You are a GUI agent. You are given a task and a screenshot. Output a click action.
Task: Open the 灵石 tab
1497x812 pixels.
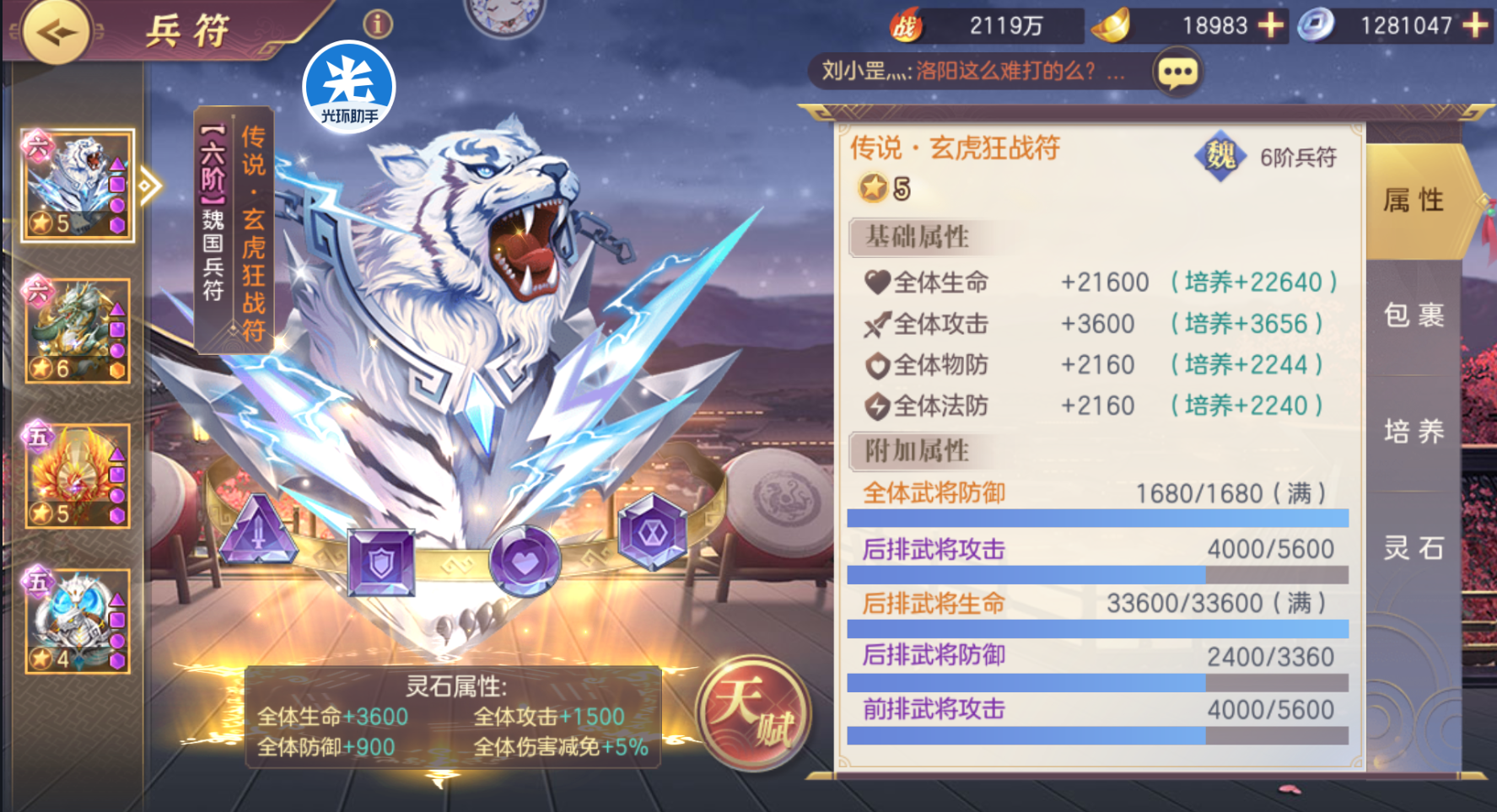tap(1414, 548)
